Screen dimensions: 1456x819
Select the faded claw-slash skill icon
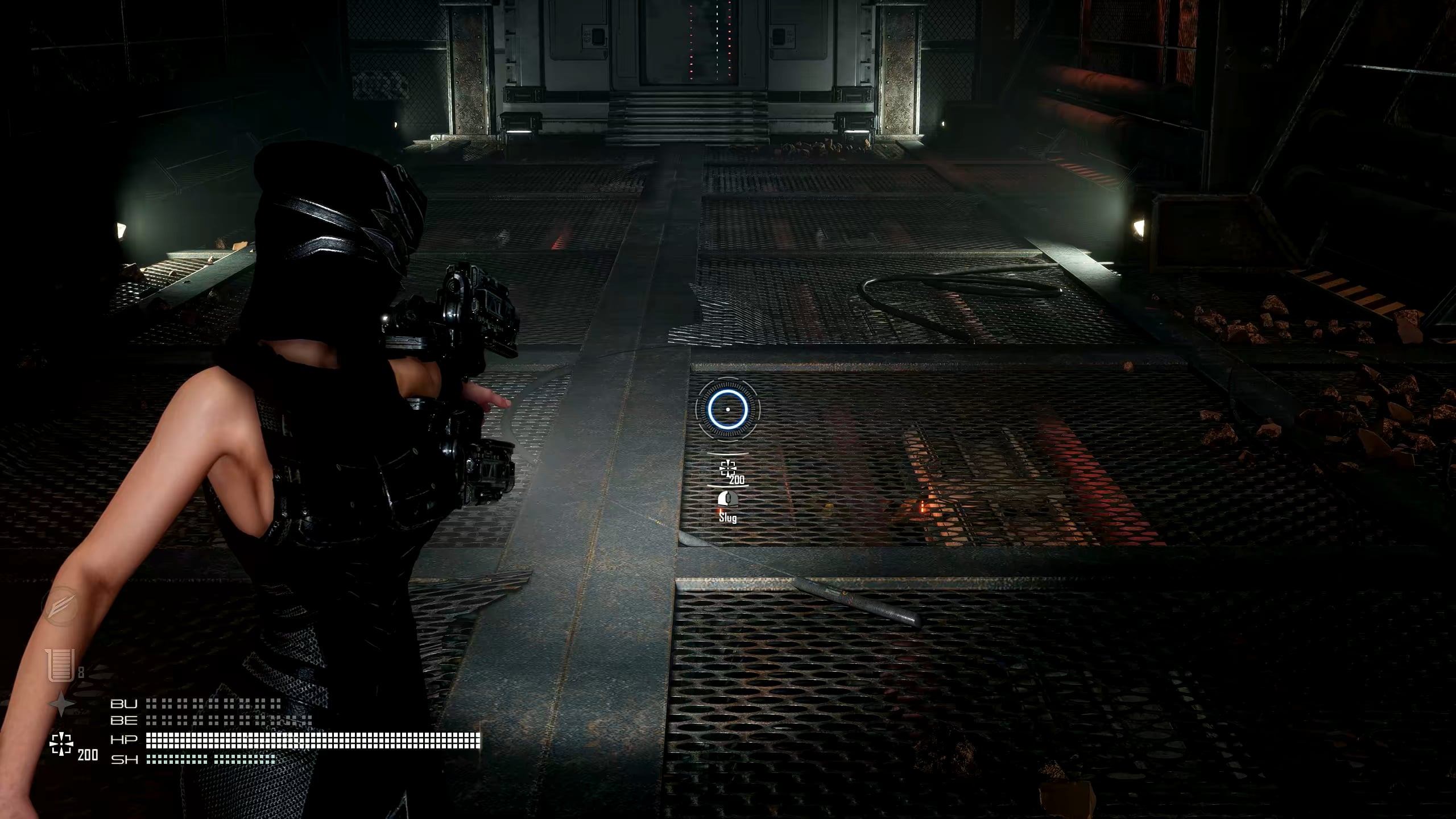pyautogui.click(x=60, y=606)
